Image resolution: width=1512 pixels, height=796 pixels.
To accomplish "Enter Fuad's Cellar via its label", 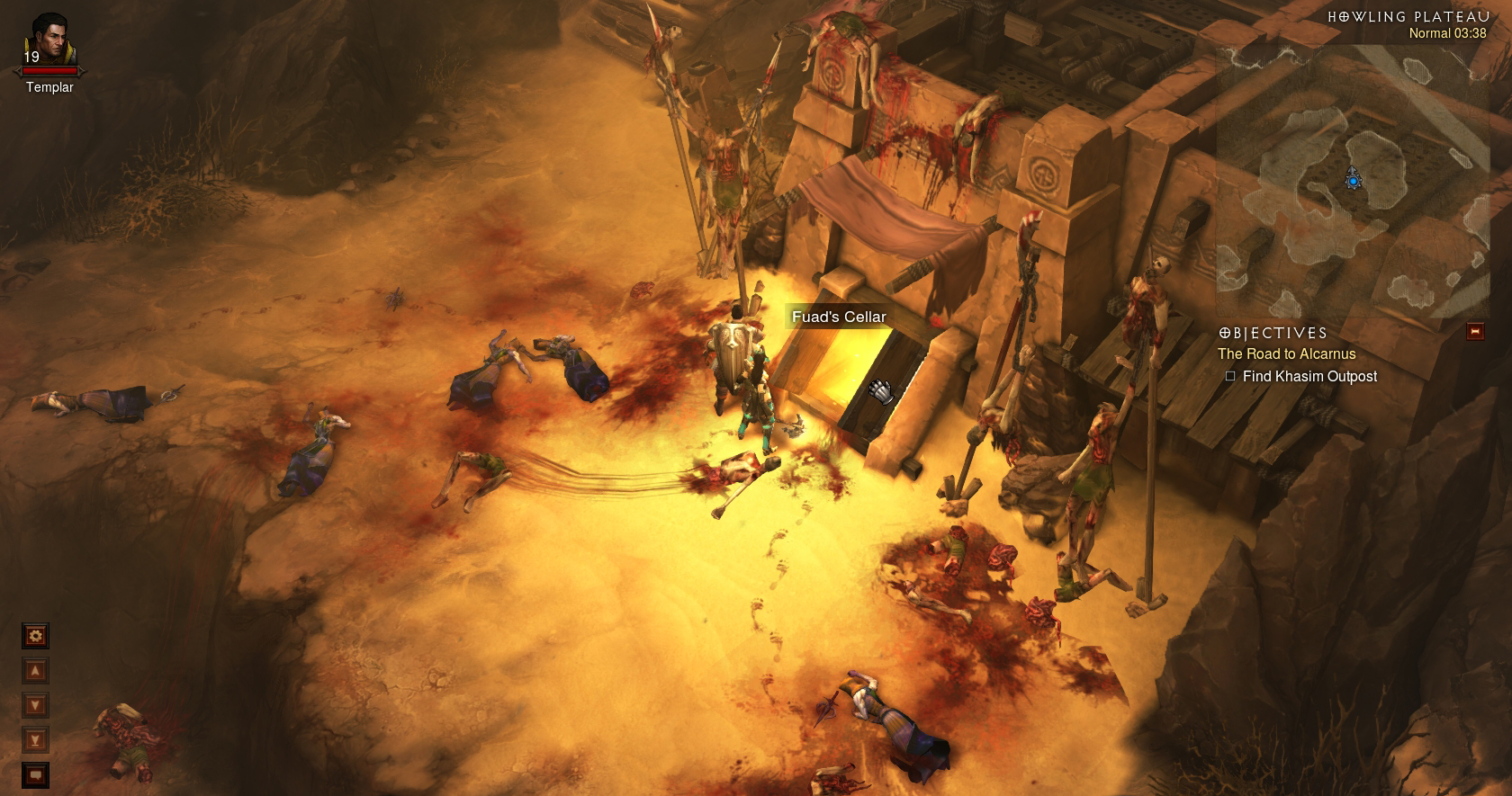I will [839, 317].
